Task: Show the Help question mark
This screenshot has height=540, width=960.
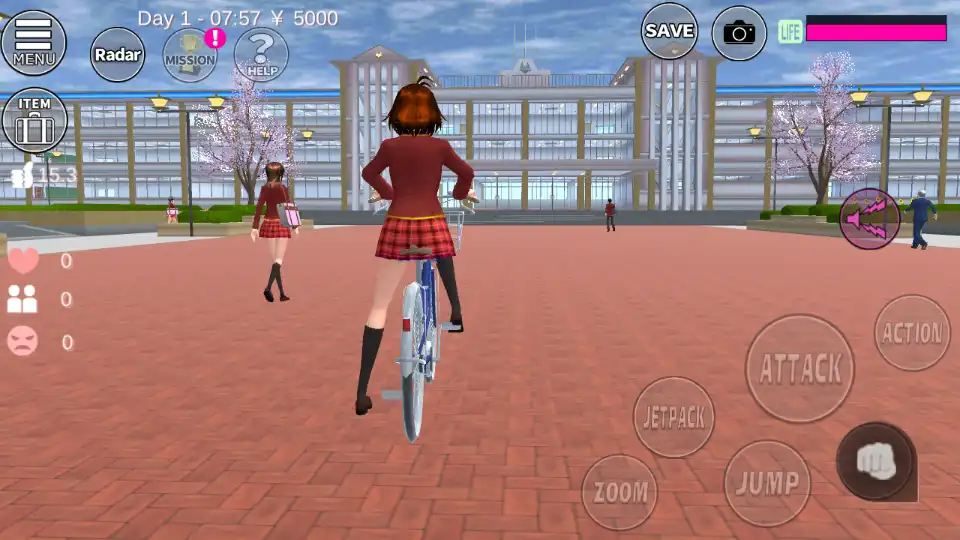Action: (x=261, y=55)
